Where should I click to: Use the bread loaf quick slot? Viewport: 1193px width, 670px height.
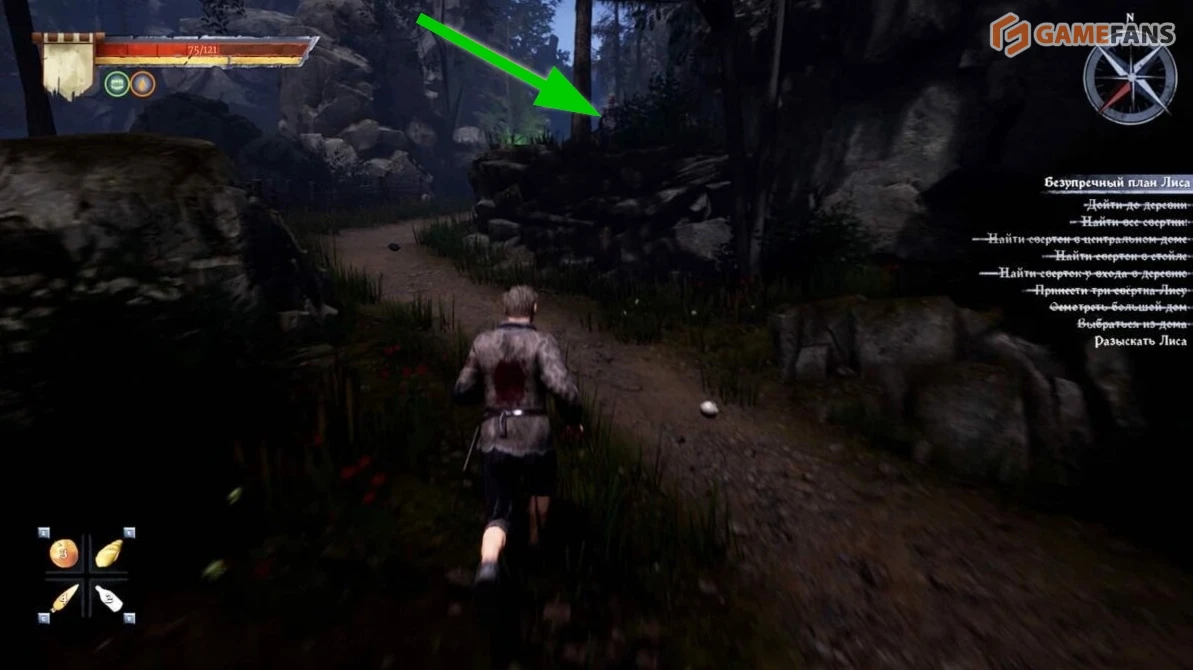coord(108,553)
